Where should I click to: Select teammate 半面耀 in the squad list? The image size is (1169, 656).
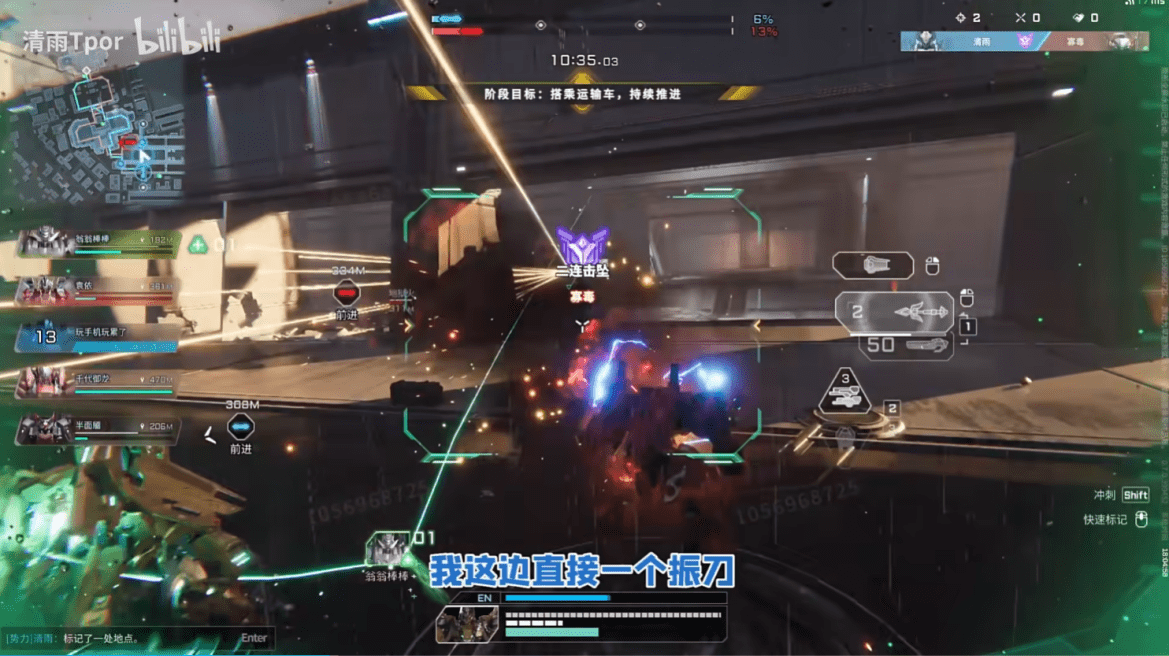pyautogui.click(x=97, y=428)
